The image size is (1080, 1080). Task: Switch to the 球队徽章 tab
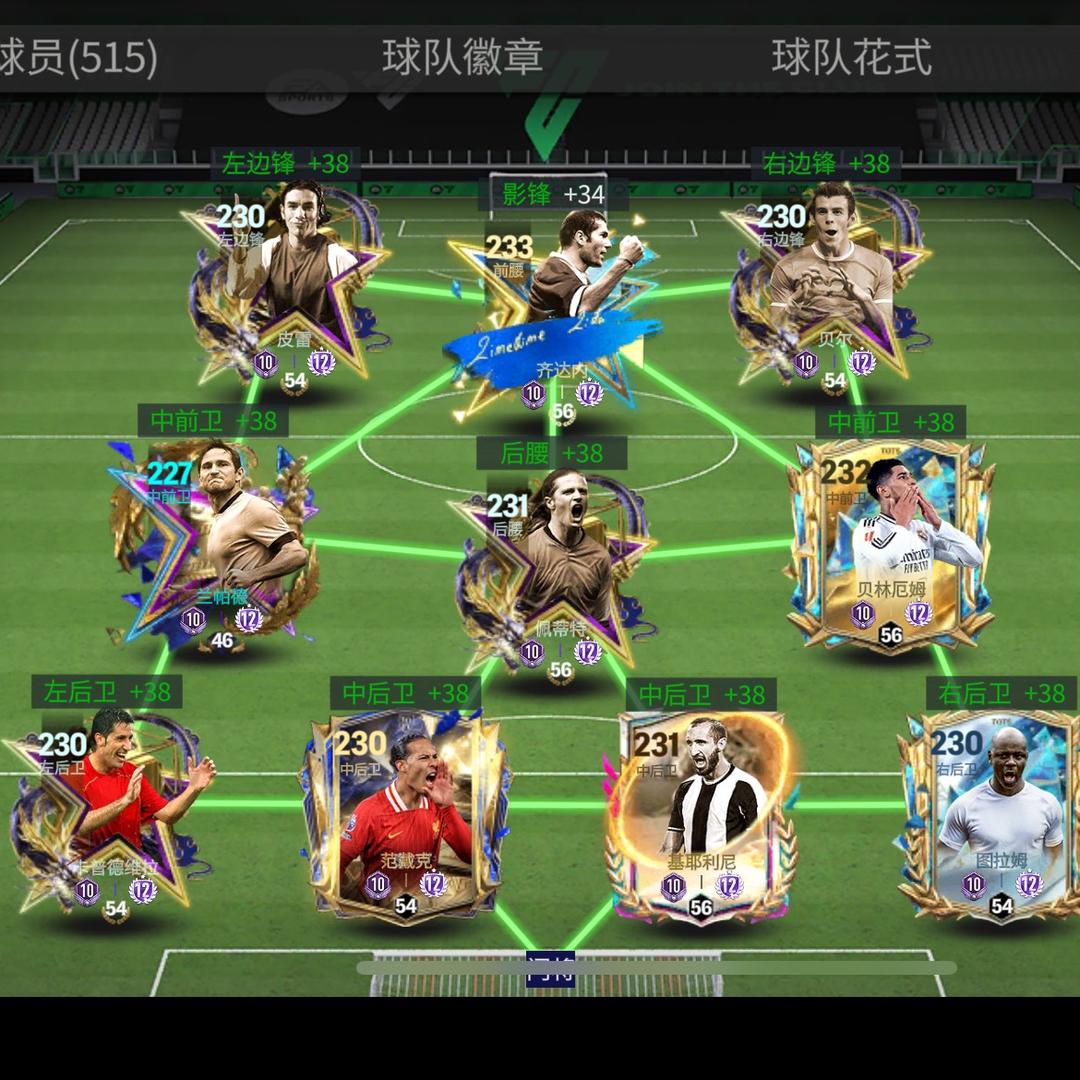(462, 58)
